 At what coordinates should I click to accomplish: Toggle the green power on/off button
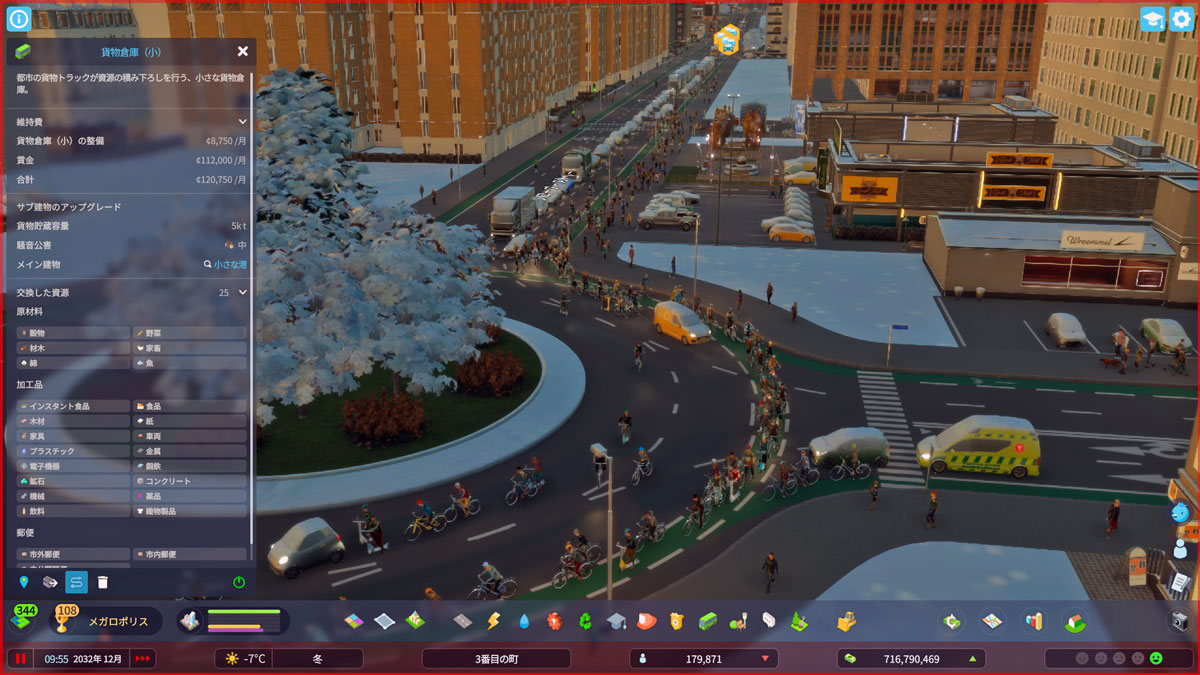tap(239, 582)
